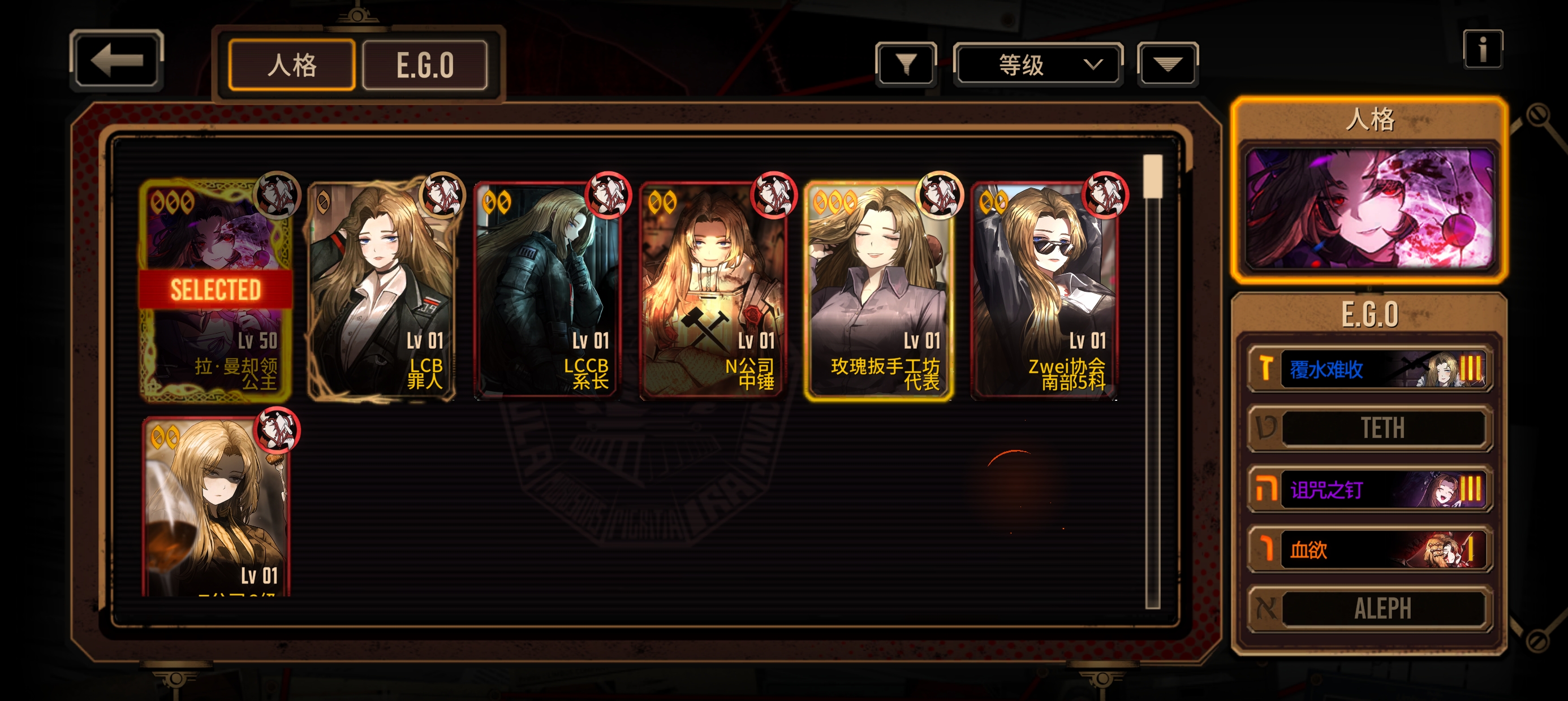Open the empty TETH E.G.O slot

click(x=1369, y=429)
